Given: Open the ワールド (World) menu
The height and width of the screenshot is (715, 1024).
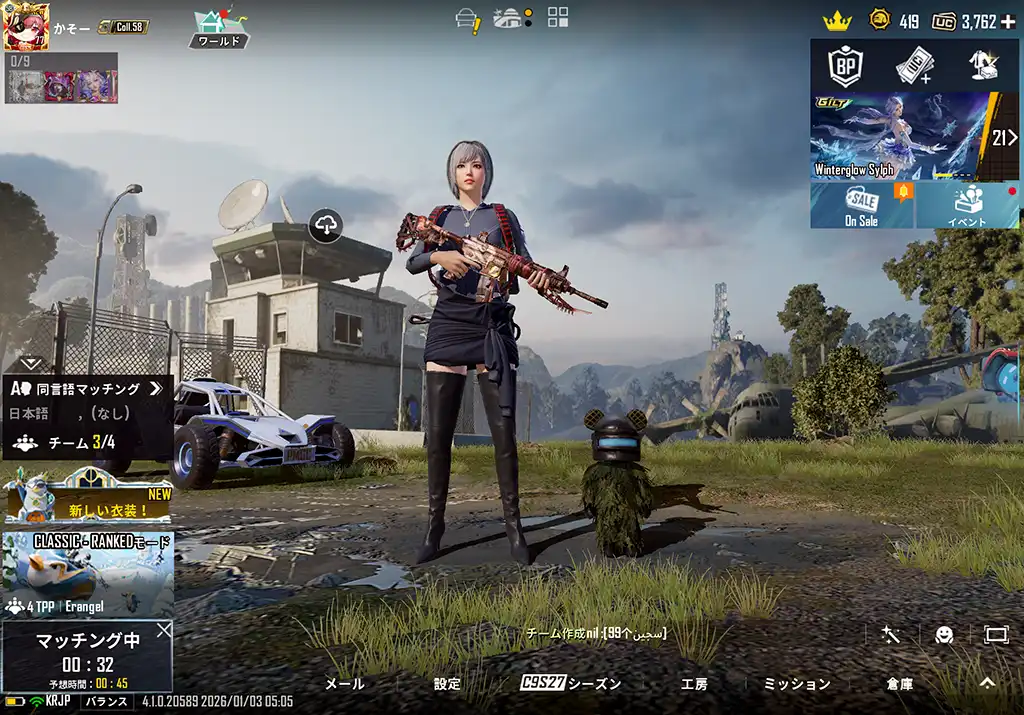Looking at the screenshot, I should tap(219, 29).
